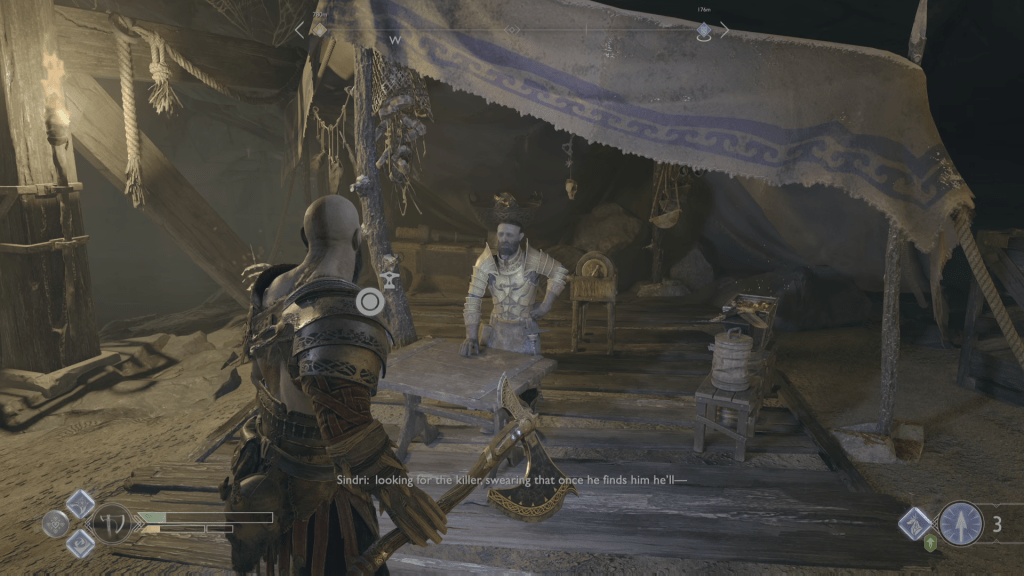Click the round heart relic icon

pos(55,523)
